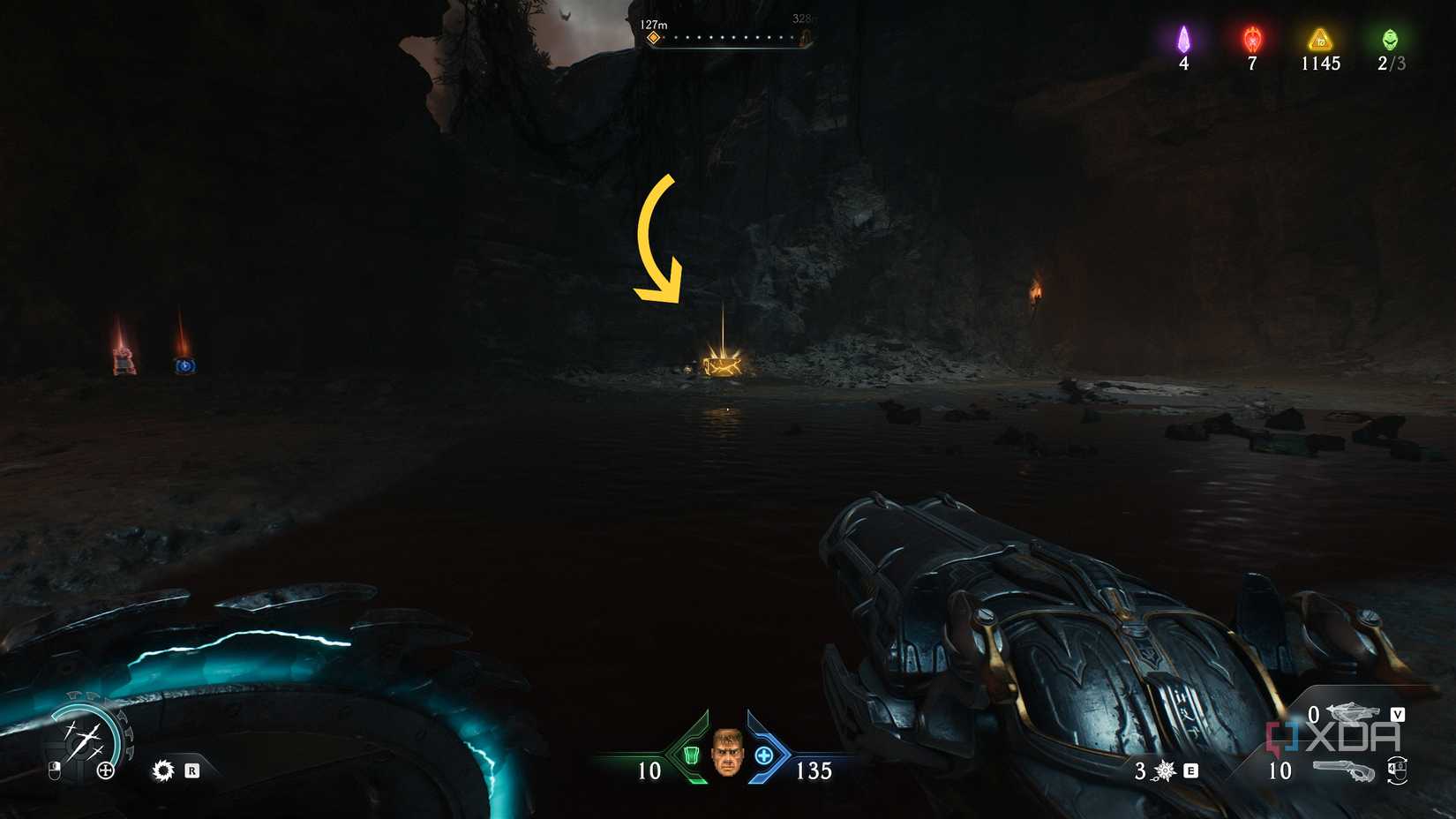The width and height of the screenshot is (1456, 819).
Task: Open the mouse scroll weapon switch indicator
Action: (1399, 770)
